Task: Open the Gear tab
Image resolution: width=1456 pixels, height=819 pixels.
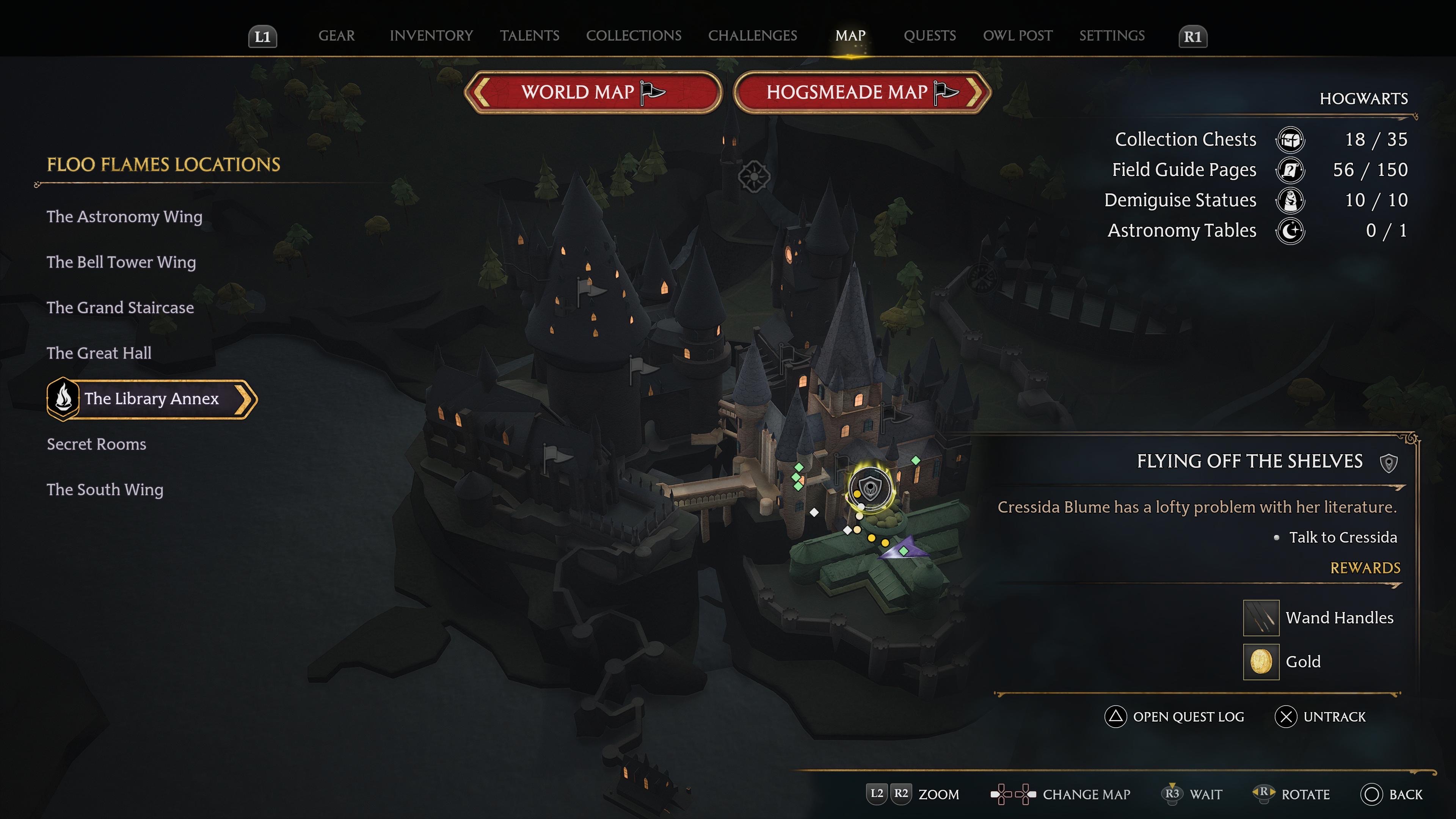Action: (336, 36)
